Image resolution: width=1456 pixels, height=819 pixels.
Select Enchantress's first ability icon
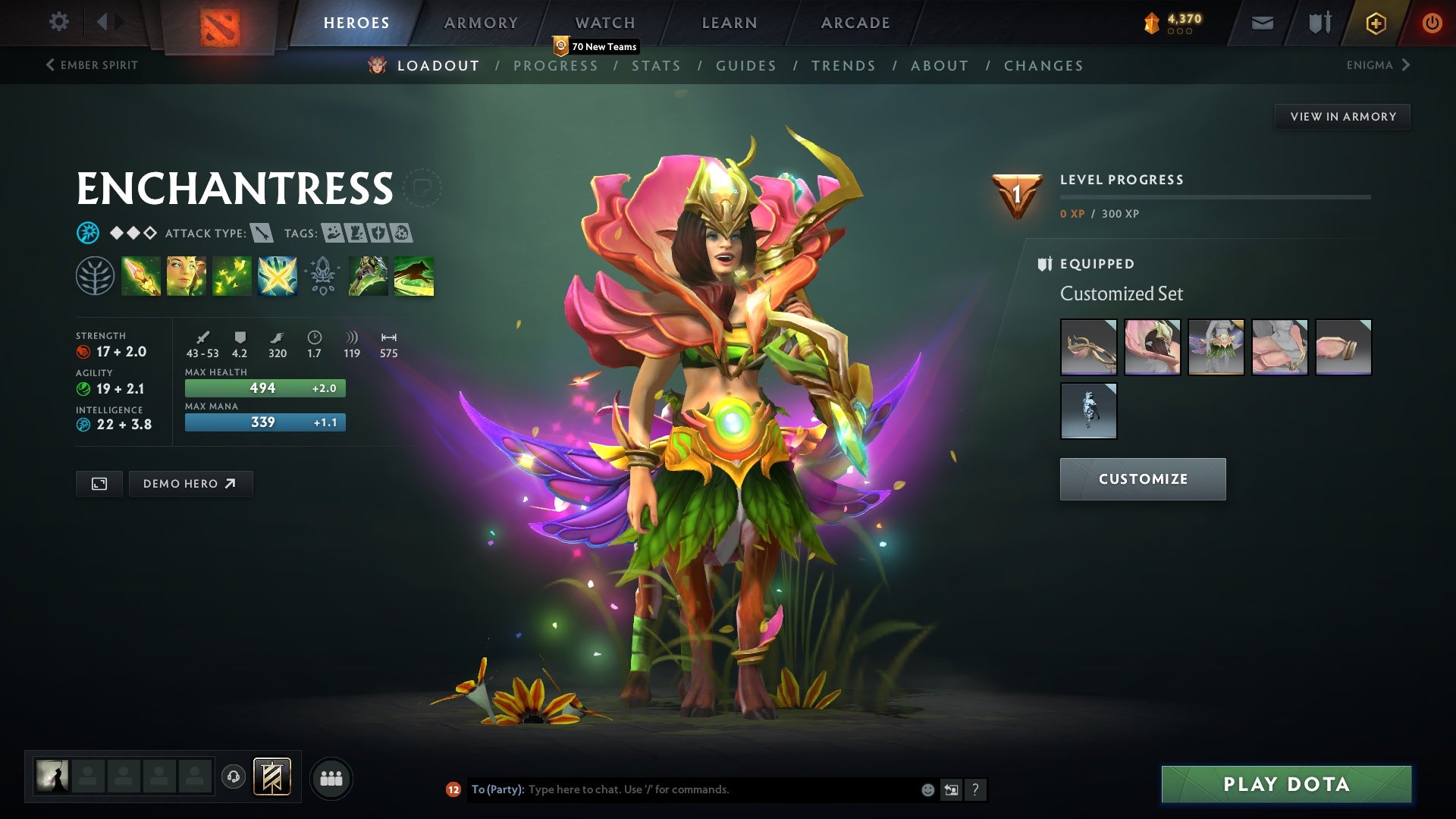coord(141,276)
